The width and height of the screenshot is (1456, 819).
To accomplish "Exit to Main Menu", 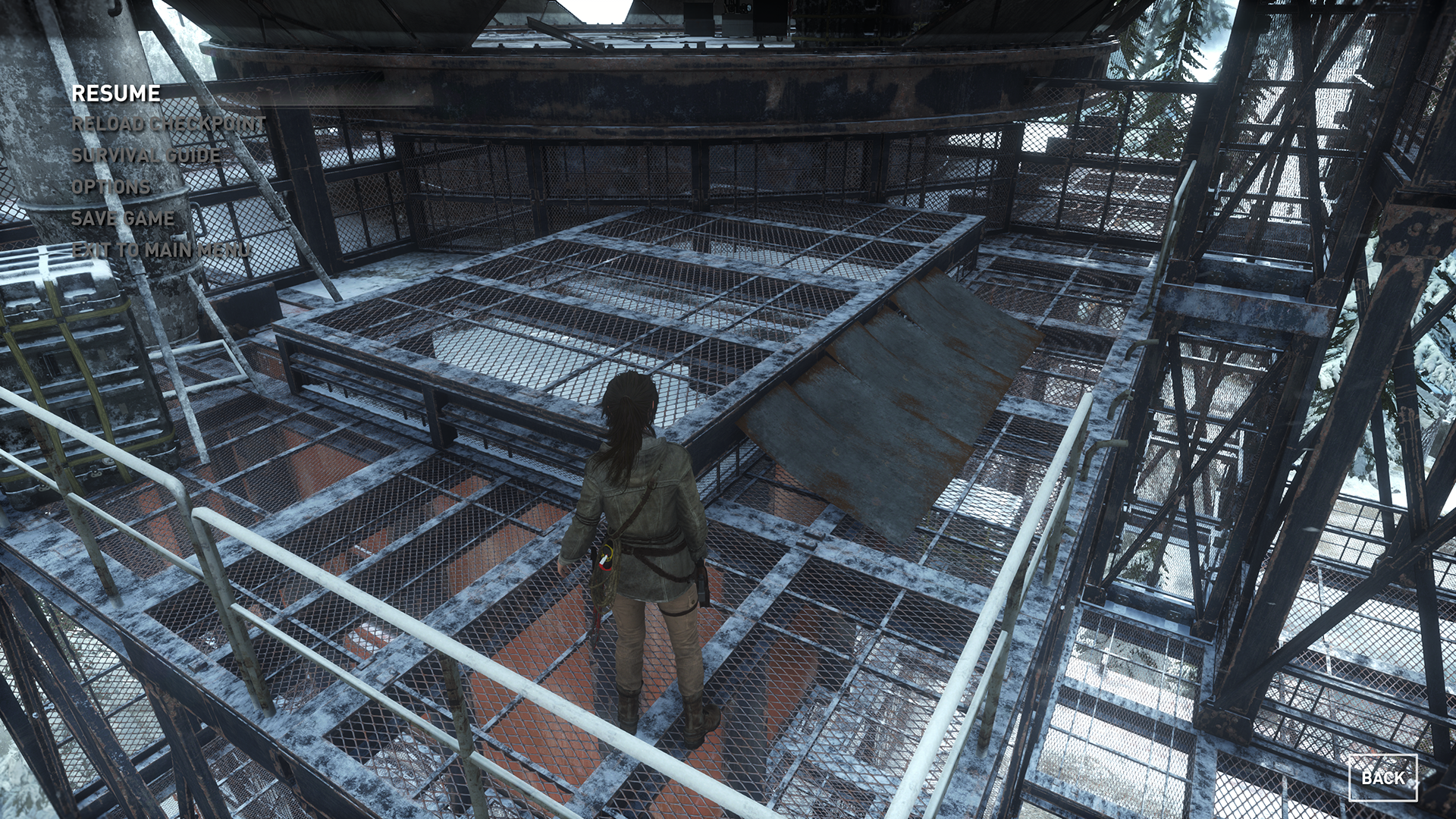I will pyautogui.click(x=160, y=250).
